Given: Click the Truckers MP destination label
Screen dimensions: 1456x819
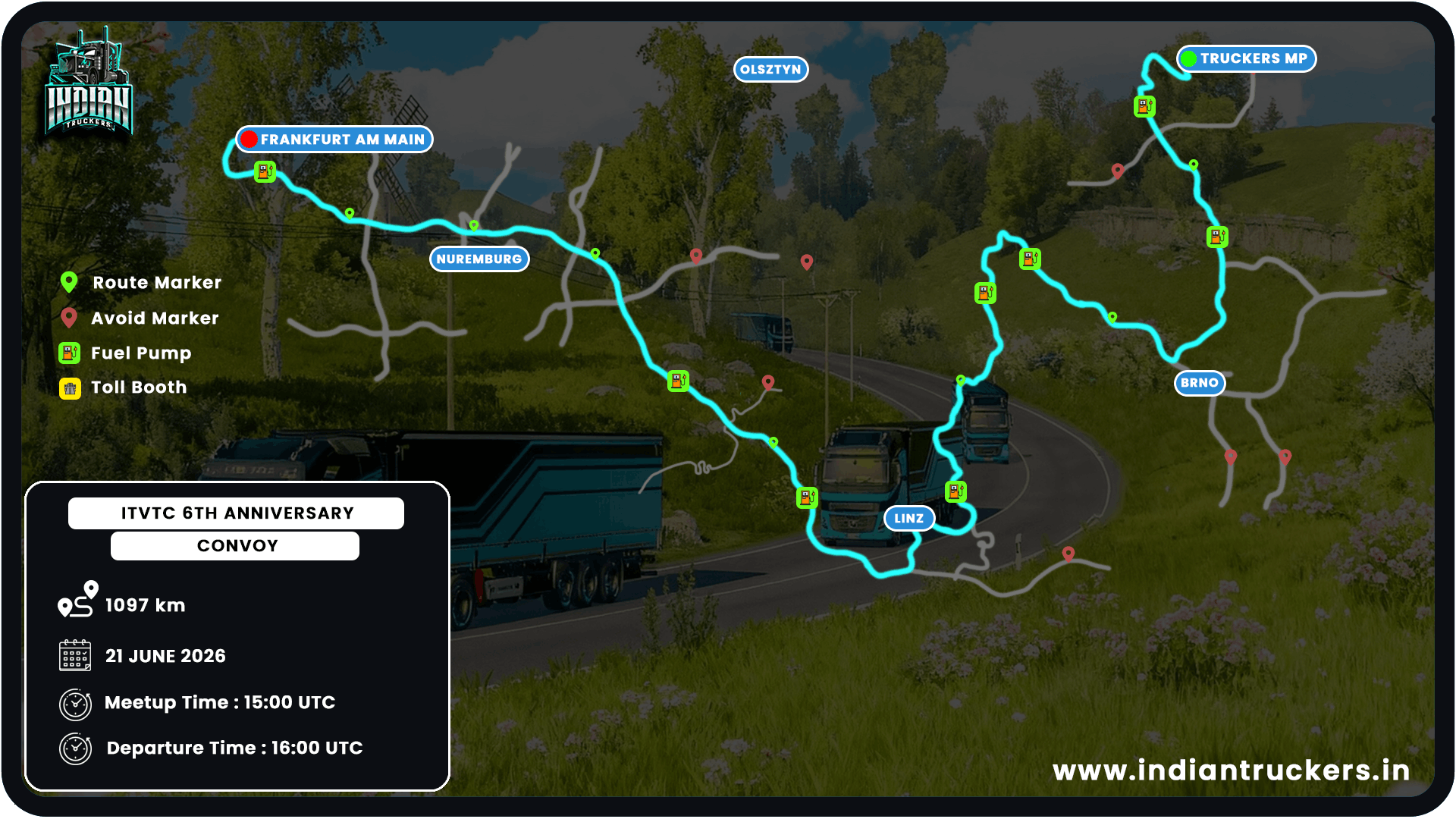Looking at the screenshot, I should coord(1246,58).
